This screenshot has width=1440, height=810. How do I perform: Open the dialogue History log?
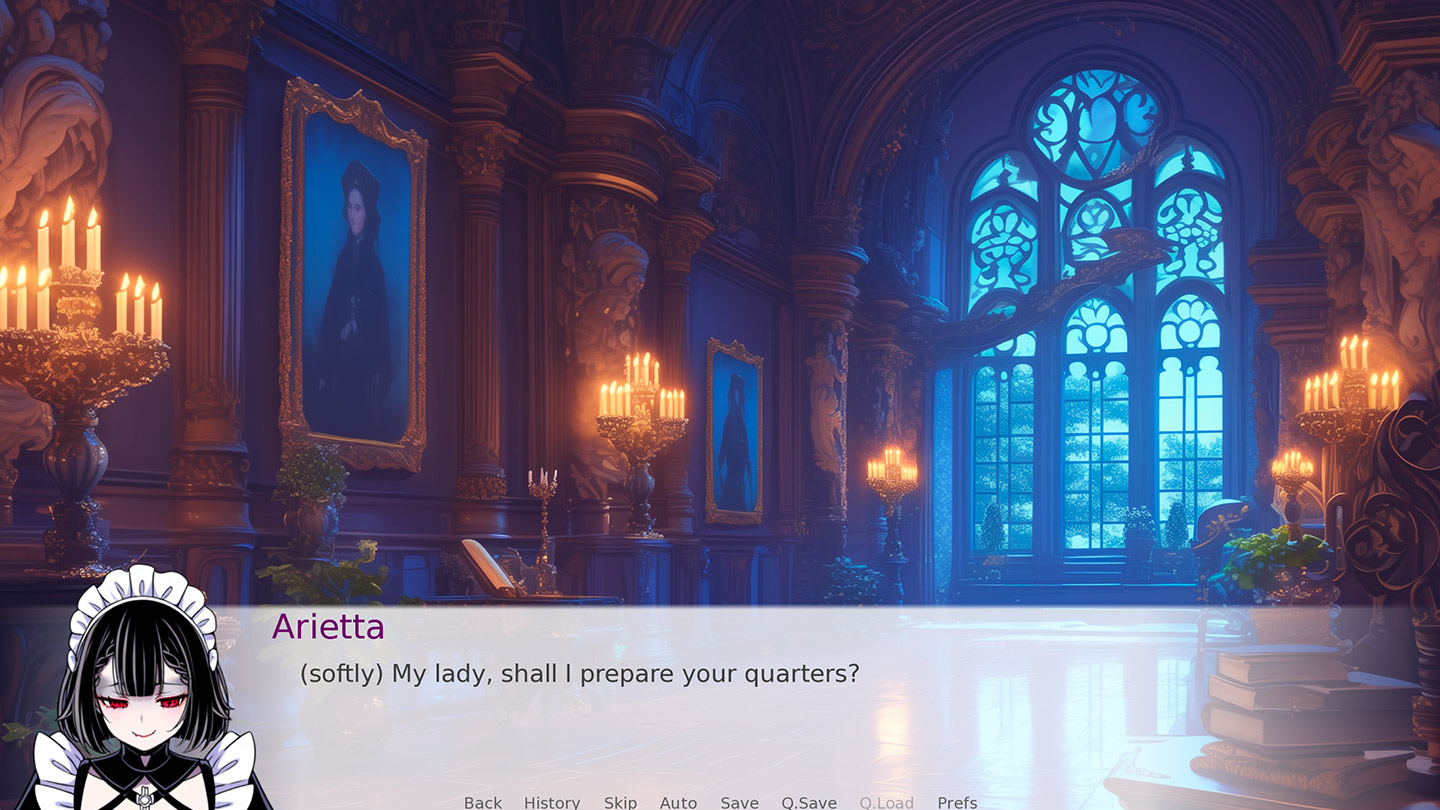(551, 802)
